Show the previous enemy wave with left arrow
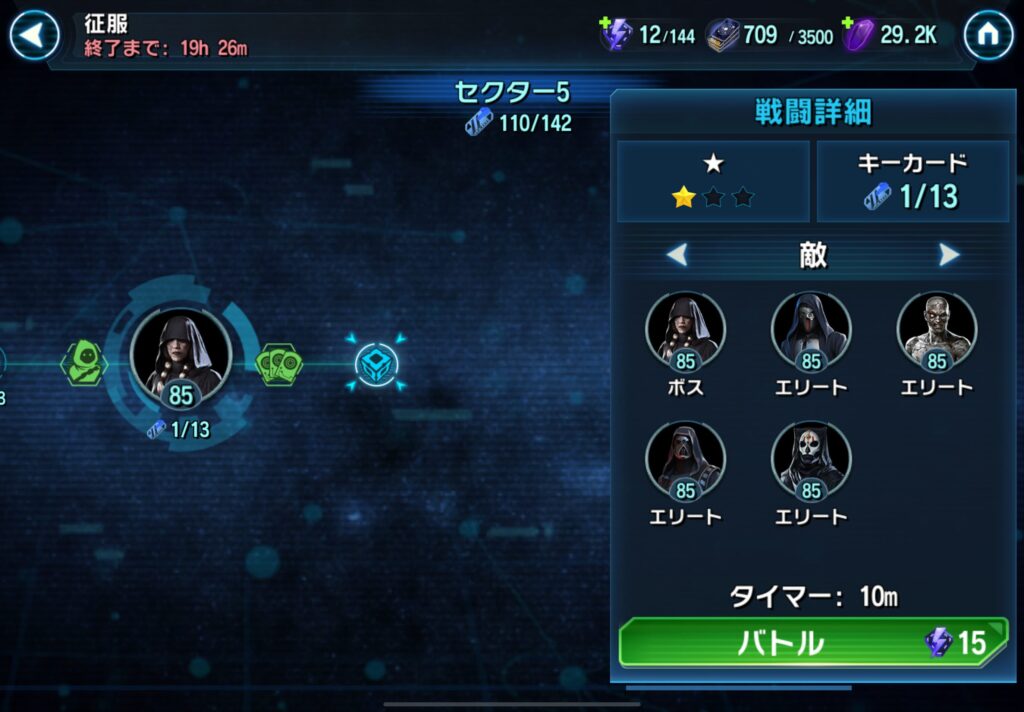The image size is (1024, 712). [677, 255]
